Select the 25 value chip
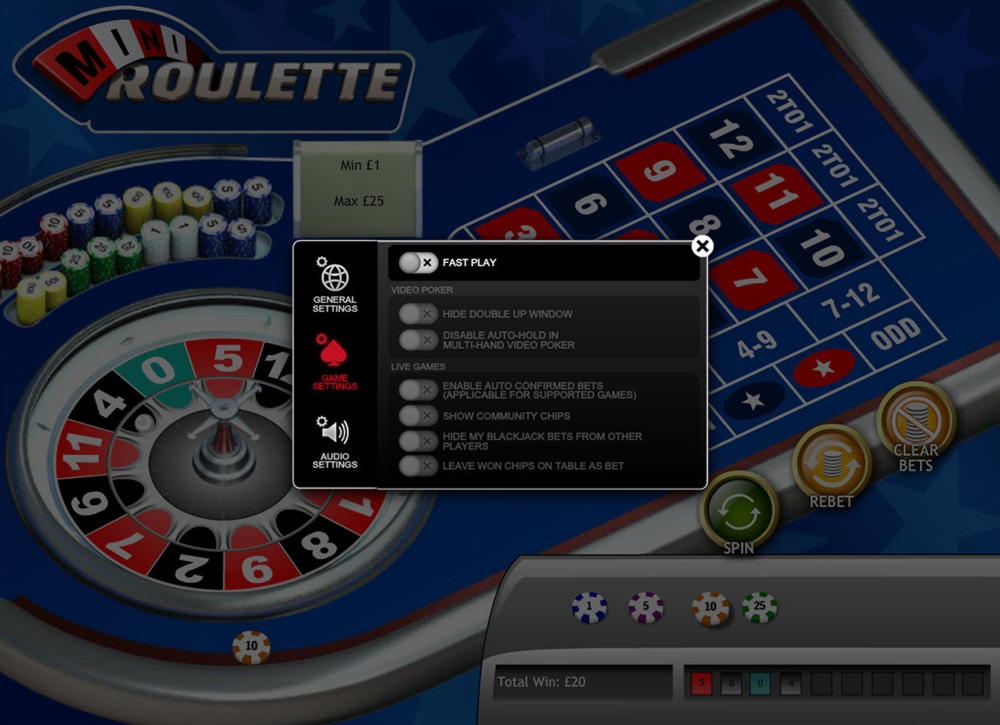Image resolution: width=1000 pixels, height=725 pixels. coord(760,607)
